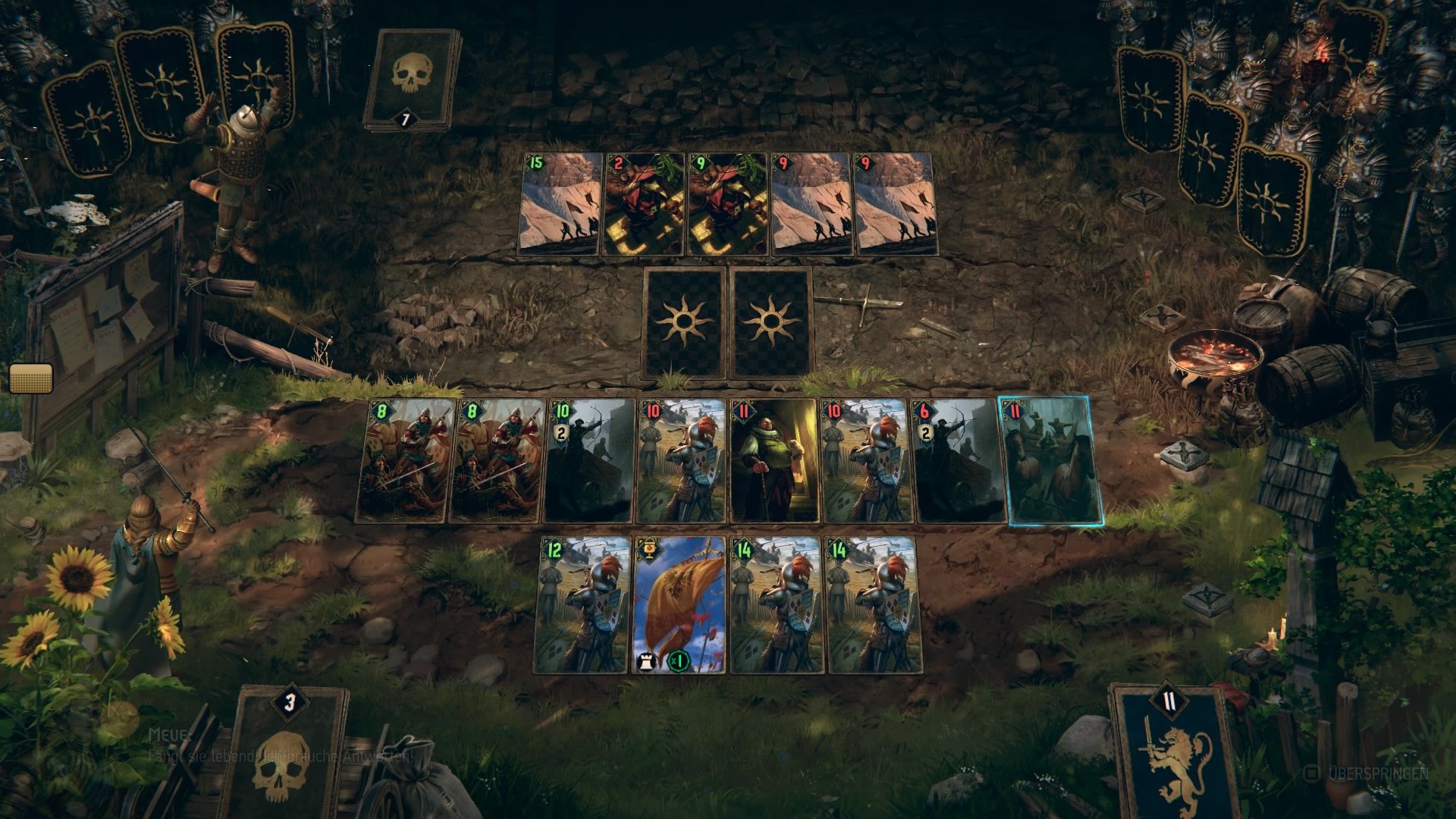Screen dimensions: 1456x819
Task: Open the chat message panel icon
Action: click(x=32, y=378)
